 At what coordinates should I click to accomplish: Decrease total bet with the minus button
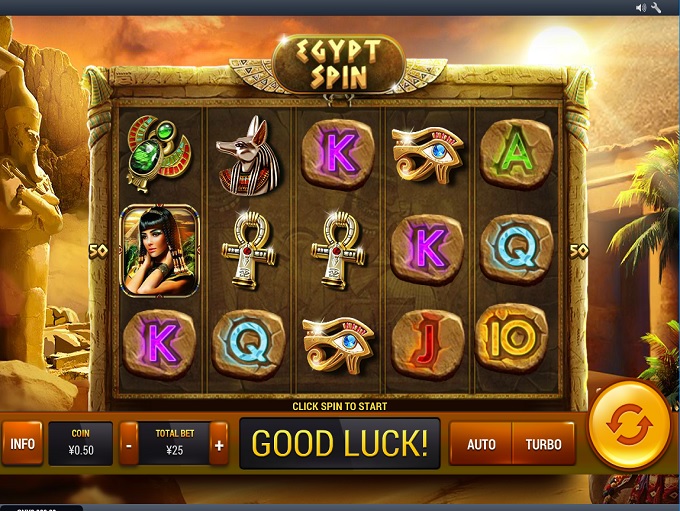(x=129, y=444)
